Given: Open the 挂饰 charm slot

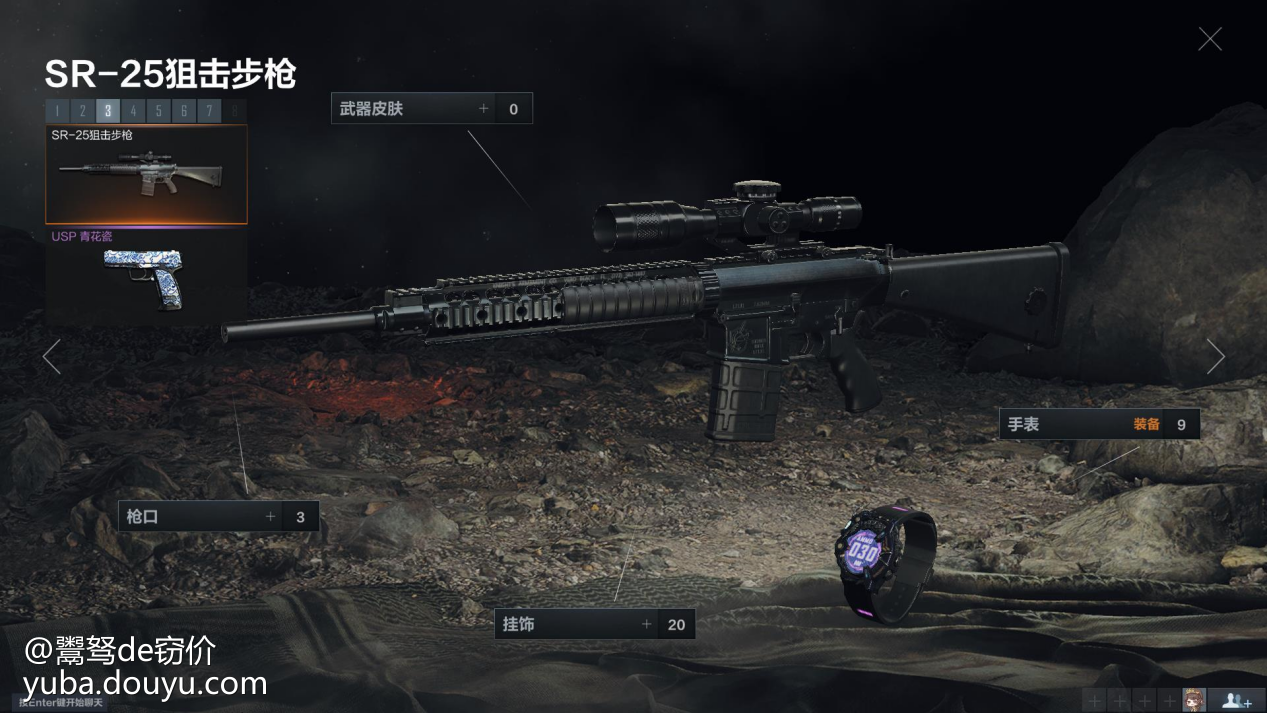Looking at the screenshot, I should tap(594, 625).
